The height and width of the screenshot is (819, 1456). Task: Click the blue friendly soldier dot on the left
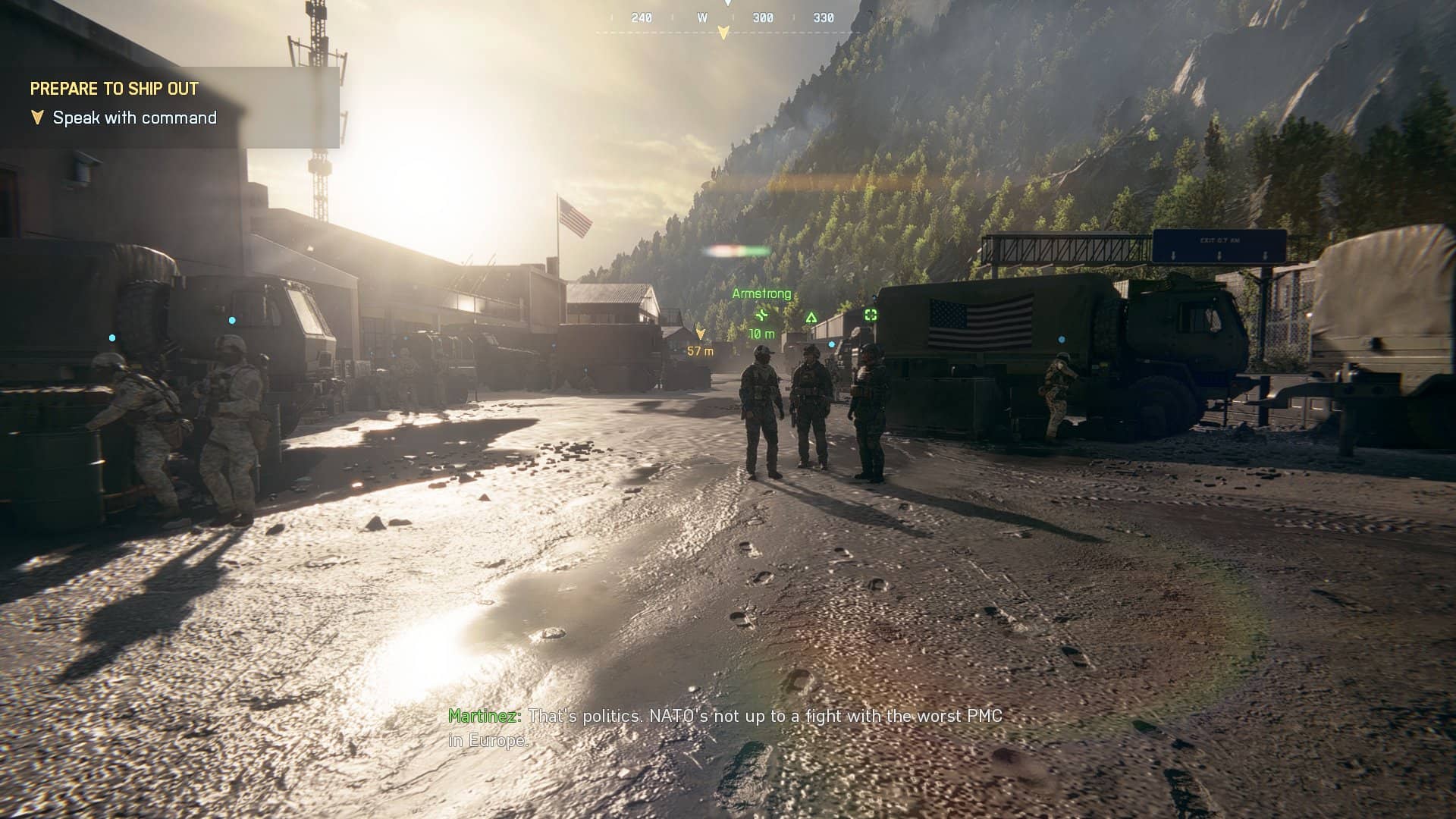[x=112, y=337]
